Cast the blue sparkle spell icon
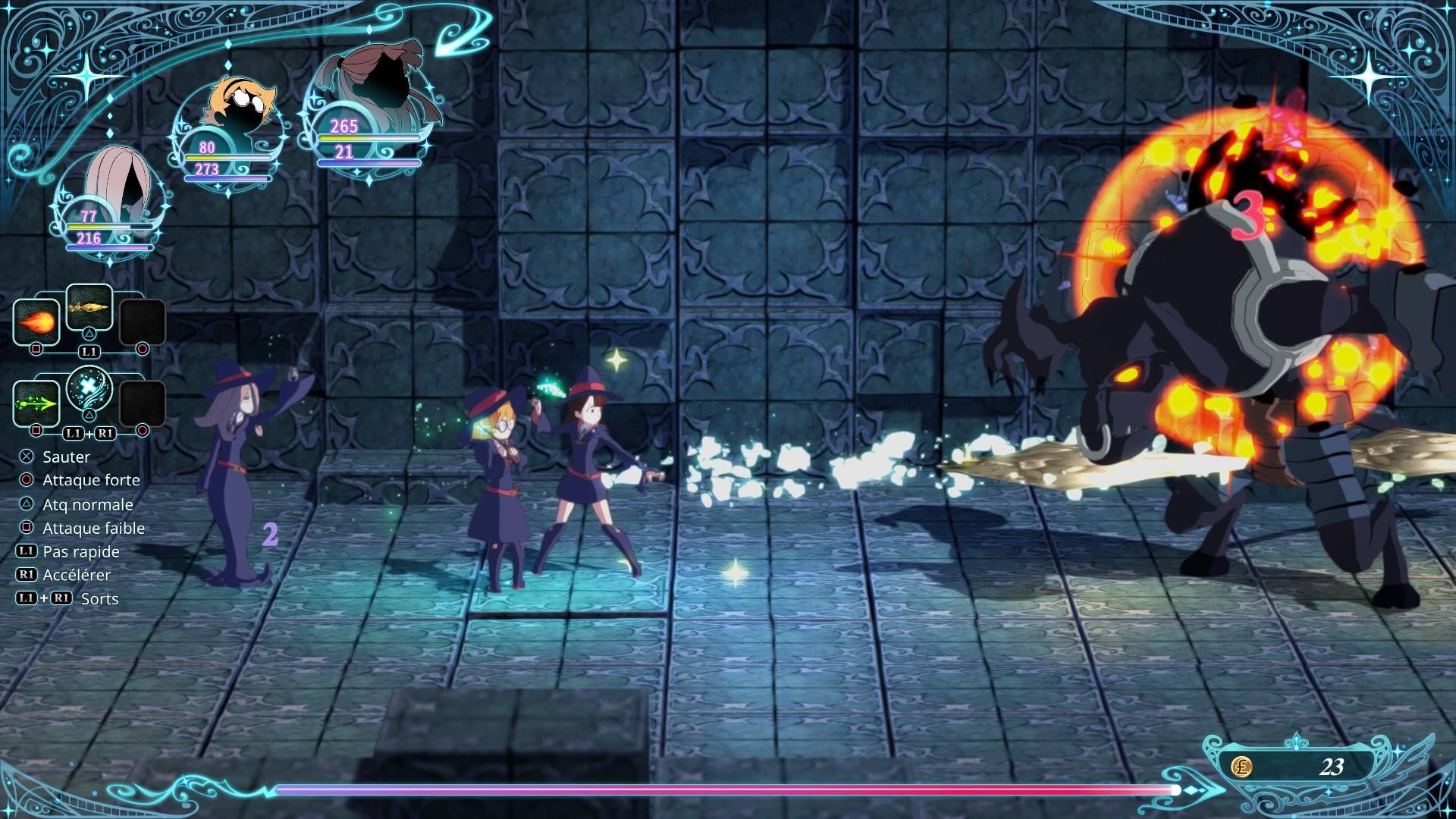This screenshot has height=819, width=1456. [x=89, y=389]
